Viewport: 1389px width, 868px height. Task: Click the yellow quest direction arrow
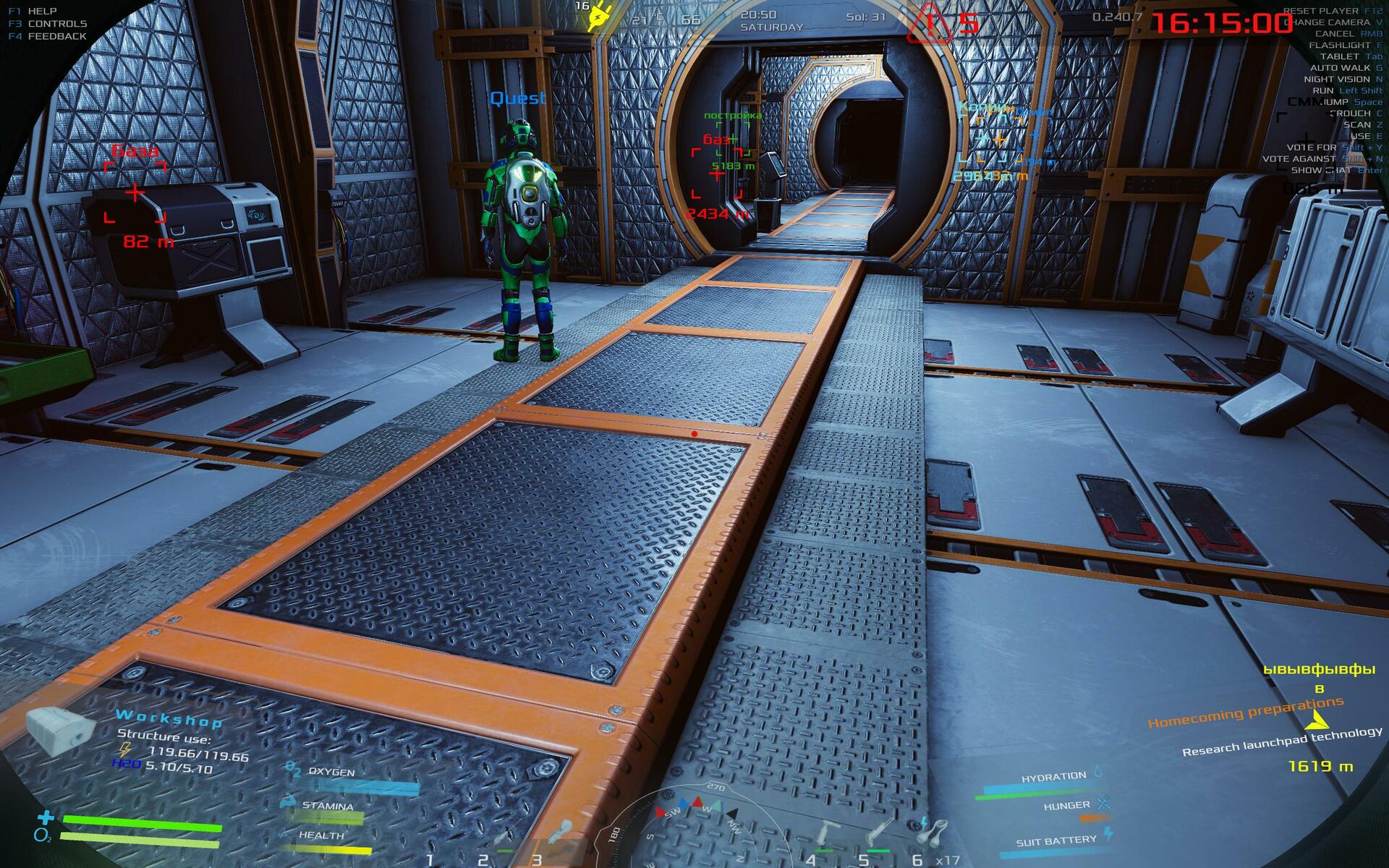coord(1317,720)
